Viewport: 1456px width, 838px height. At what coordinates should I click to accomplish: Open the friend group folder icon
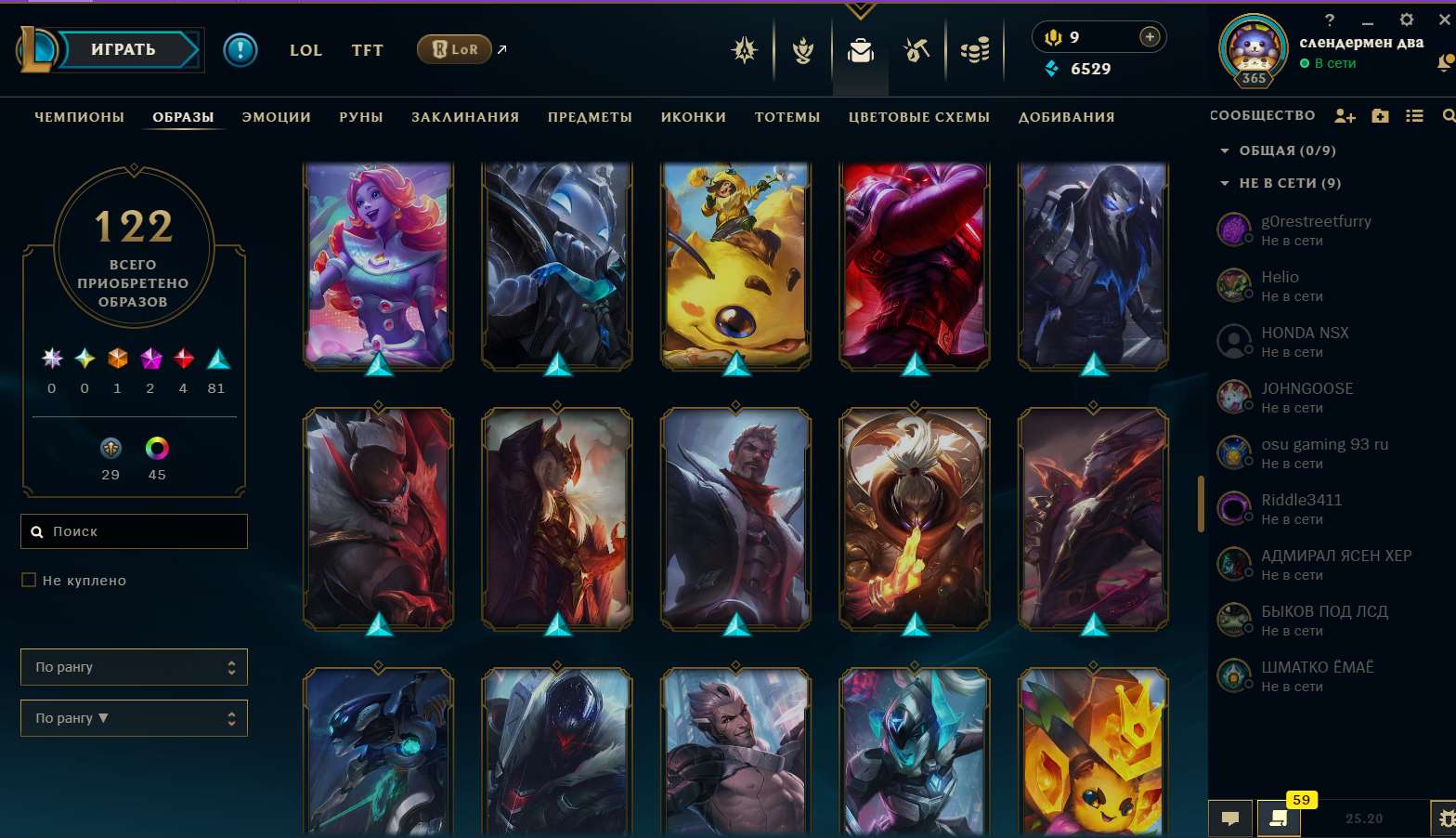[1380, 115]
